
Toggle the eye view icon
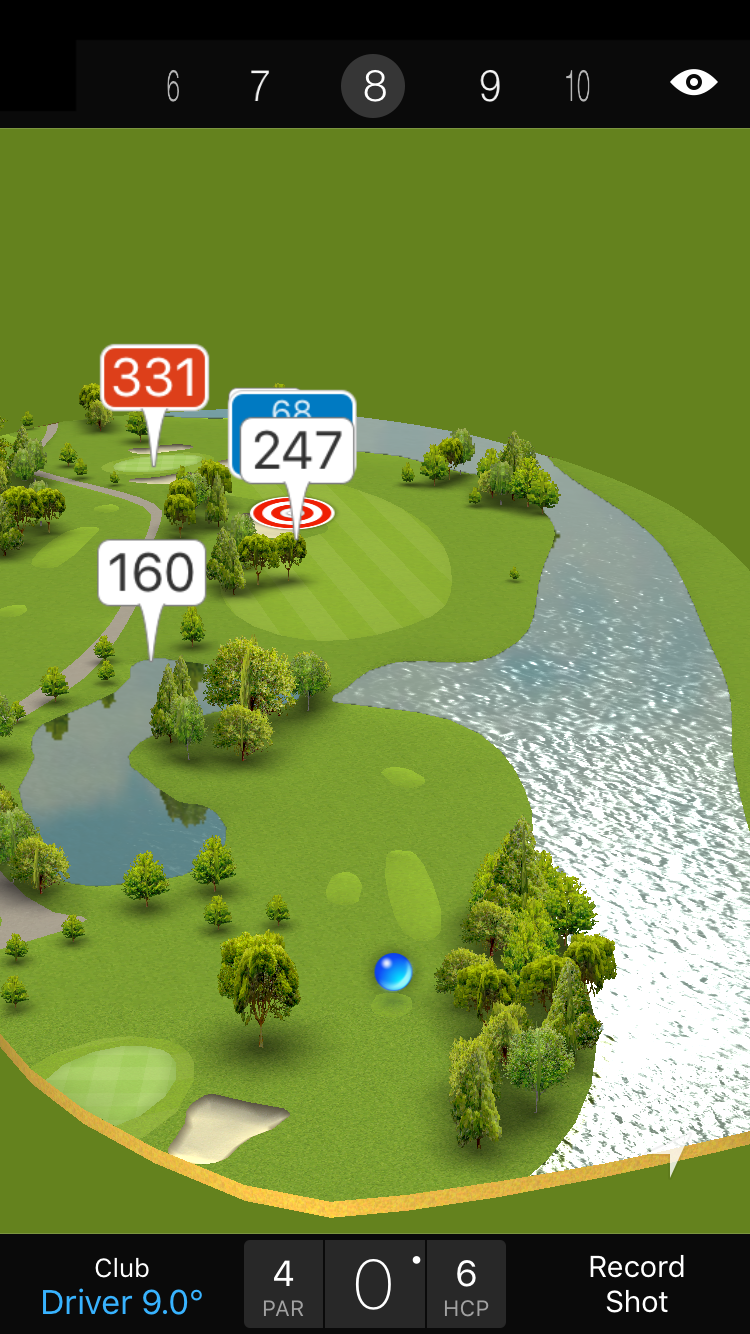point(693,83)
